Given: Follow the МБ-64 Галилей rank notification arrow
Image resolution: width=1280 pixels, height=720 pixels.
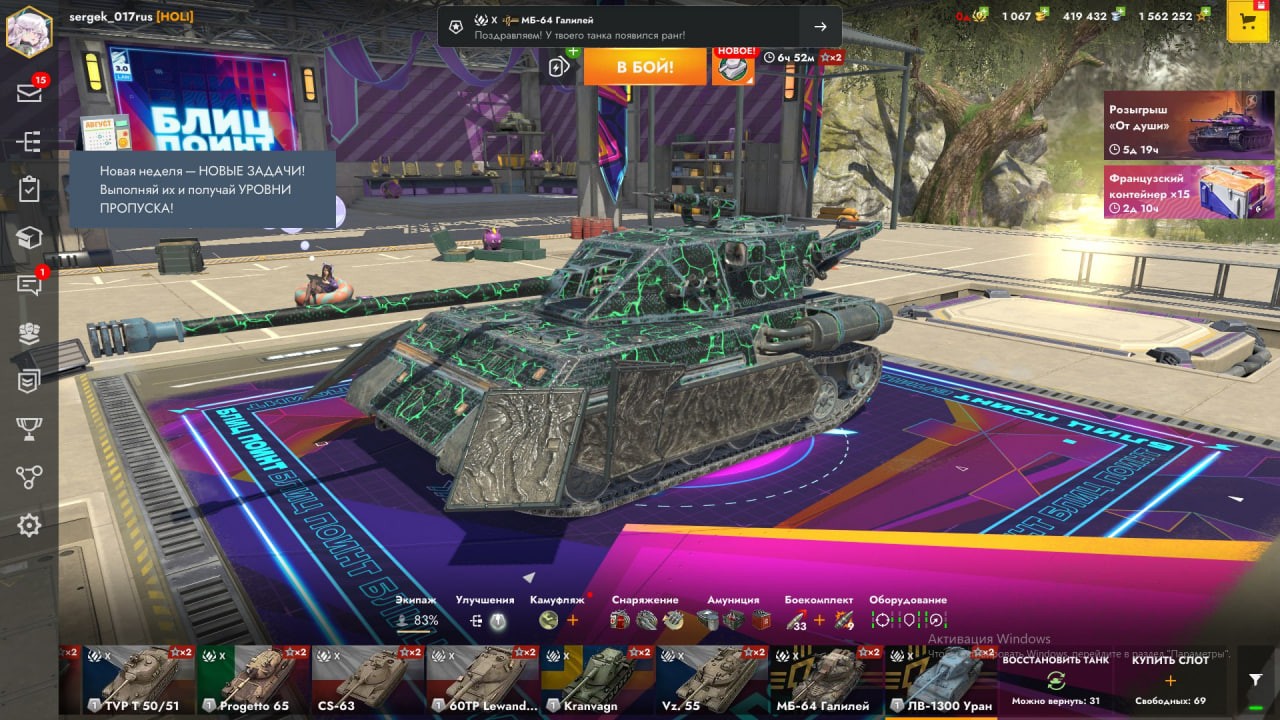Looking at the screenshot, I should pyautogui.click(x=820, y=27).
